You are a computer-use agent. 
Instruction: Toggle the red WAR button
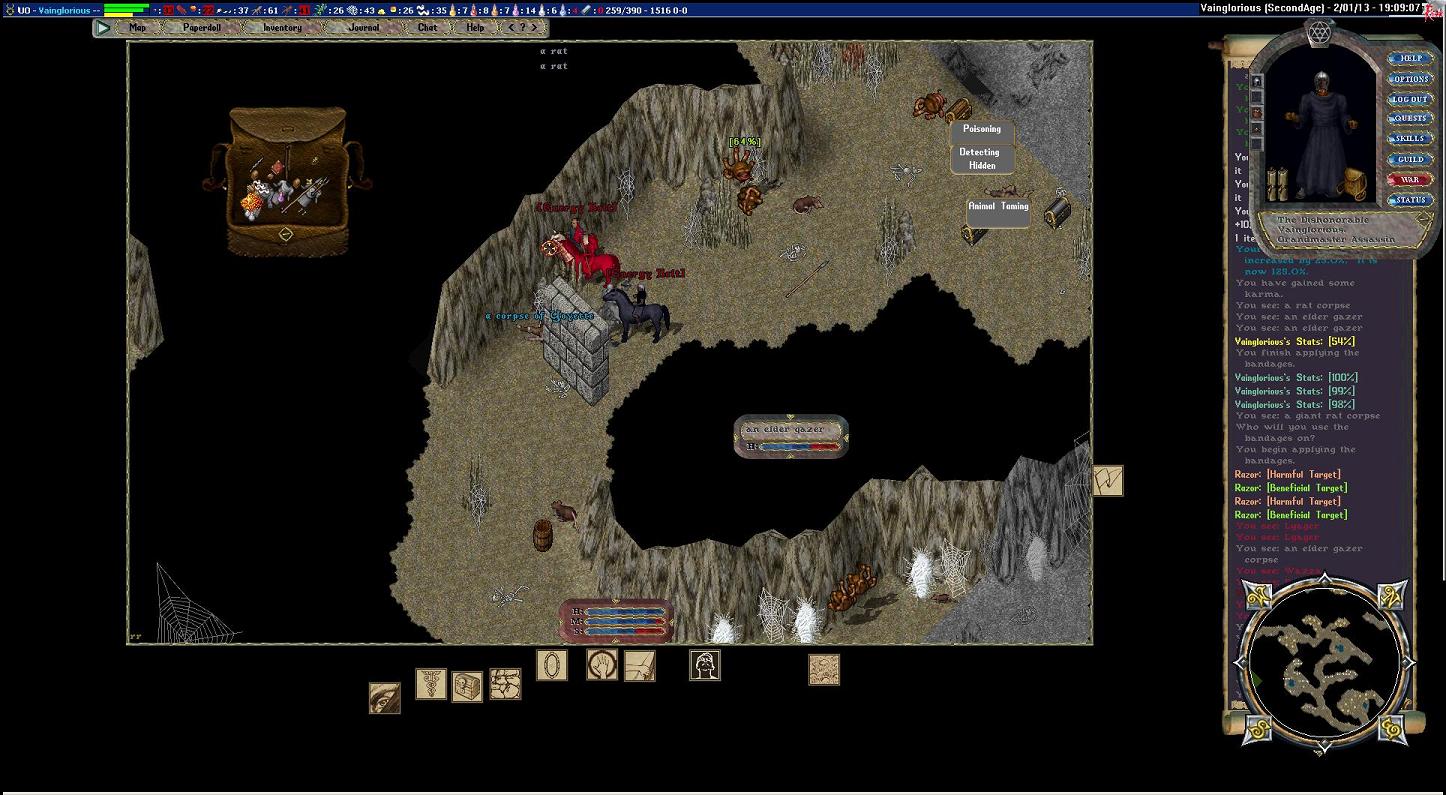[x=1409, y=180]
